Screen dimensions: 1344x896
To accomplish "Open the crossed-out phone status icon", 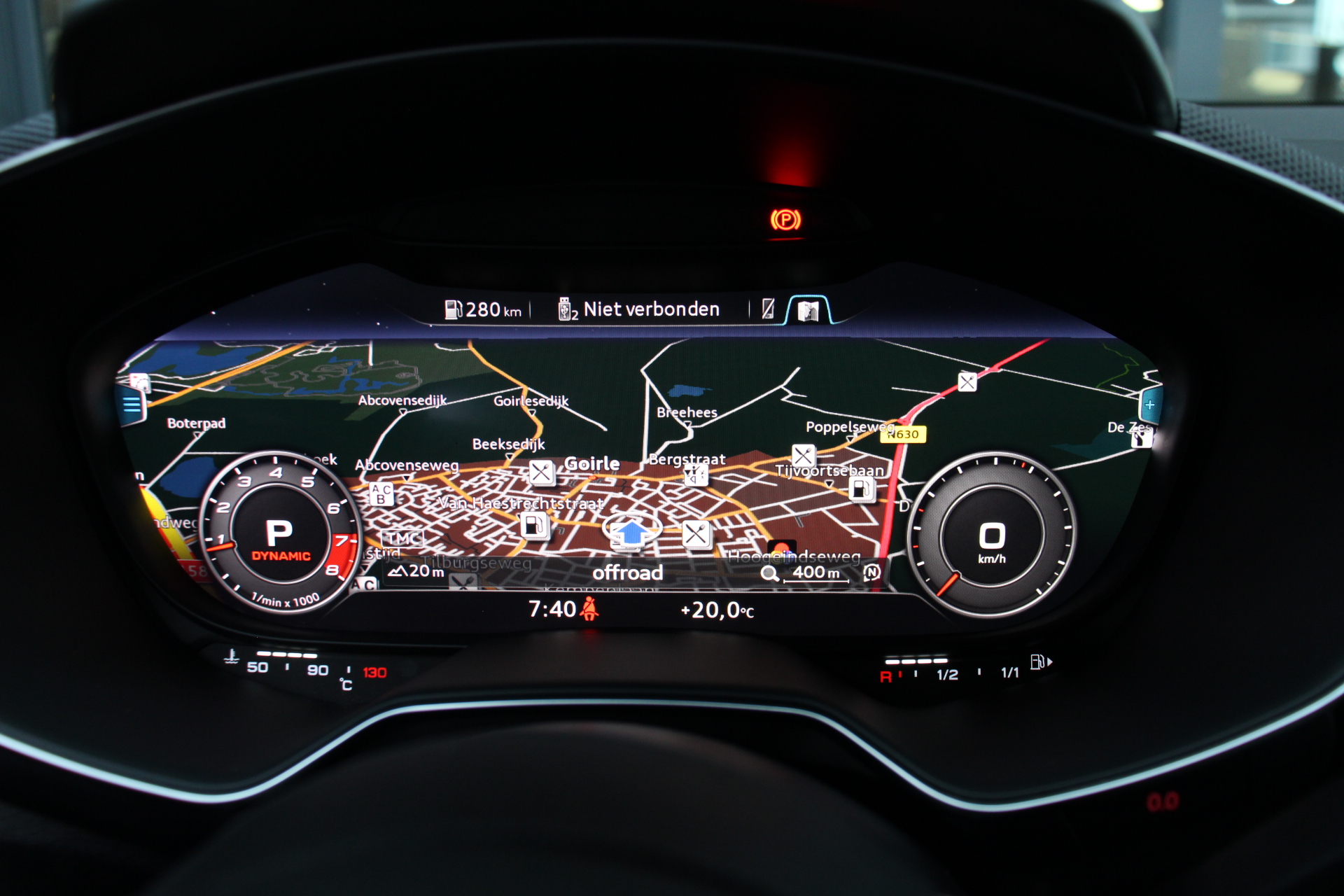I will [768, 309].
